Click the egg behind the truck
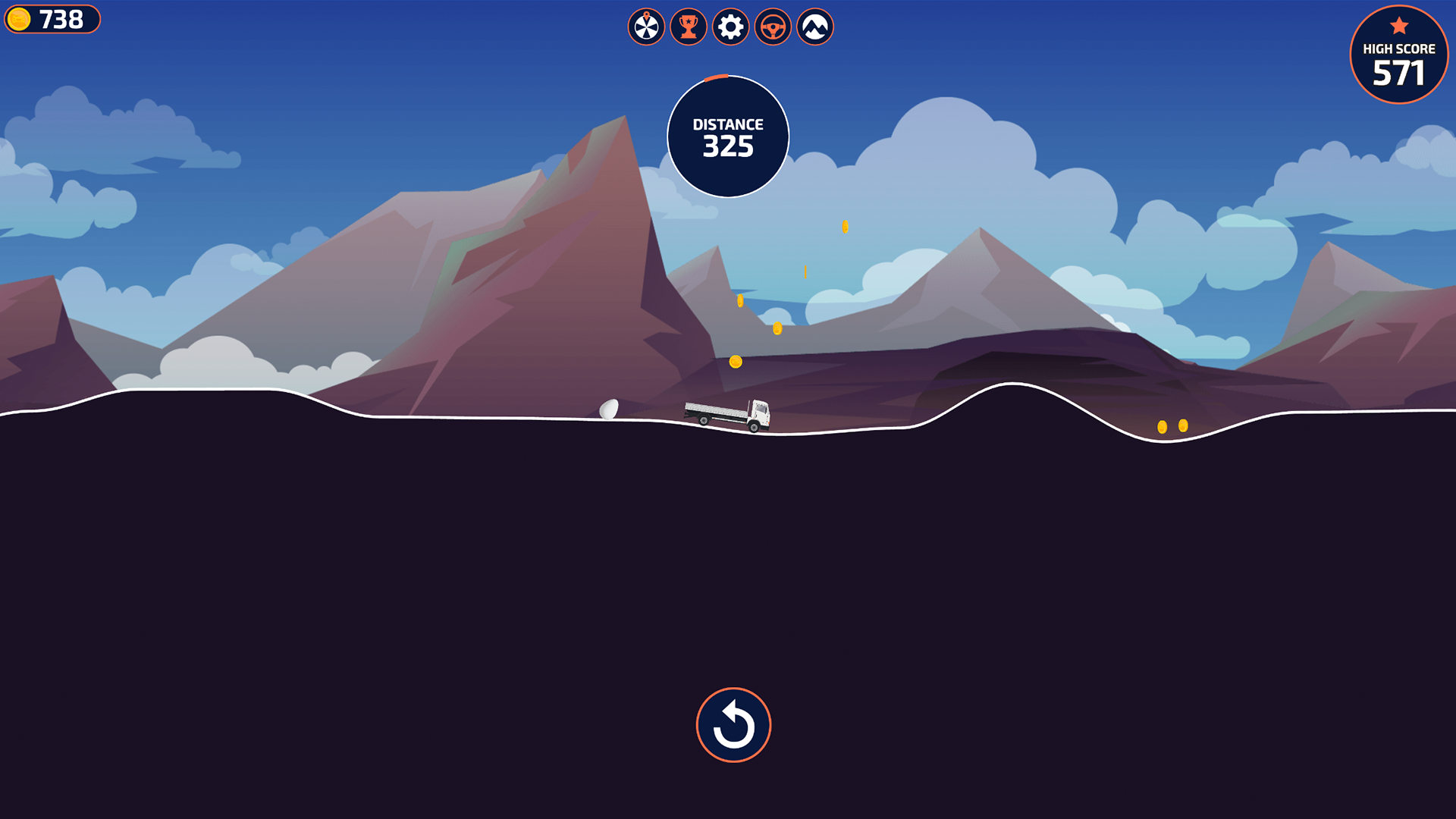 [607, 409]
